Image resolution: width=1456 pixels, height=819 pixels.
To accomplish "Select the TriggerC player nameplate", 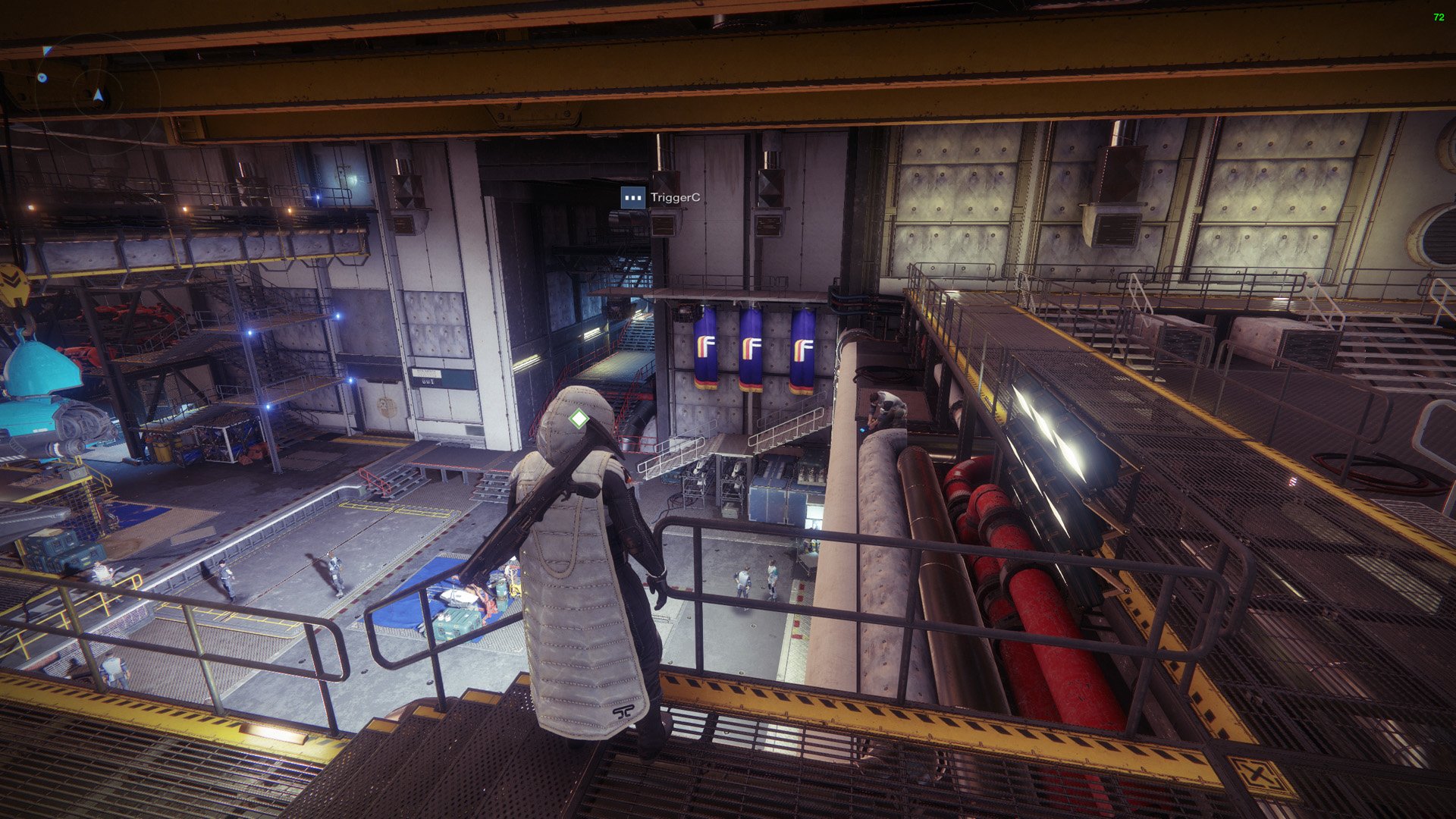I will (661, 198).
